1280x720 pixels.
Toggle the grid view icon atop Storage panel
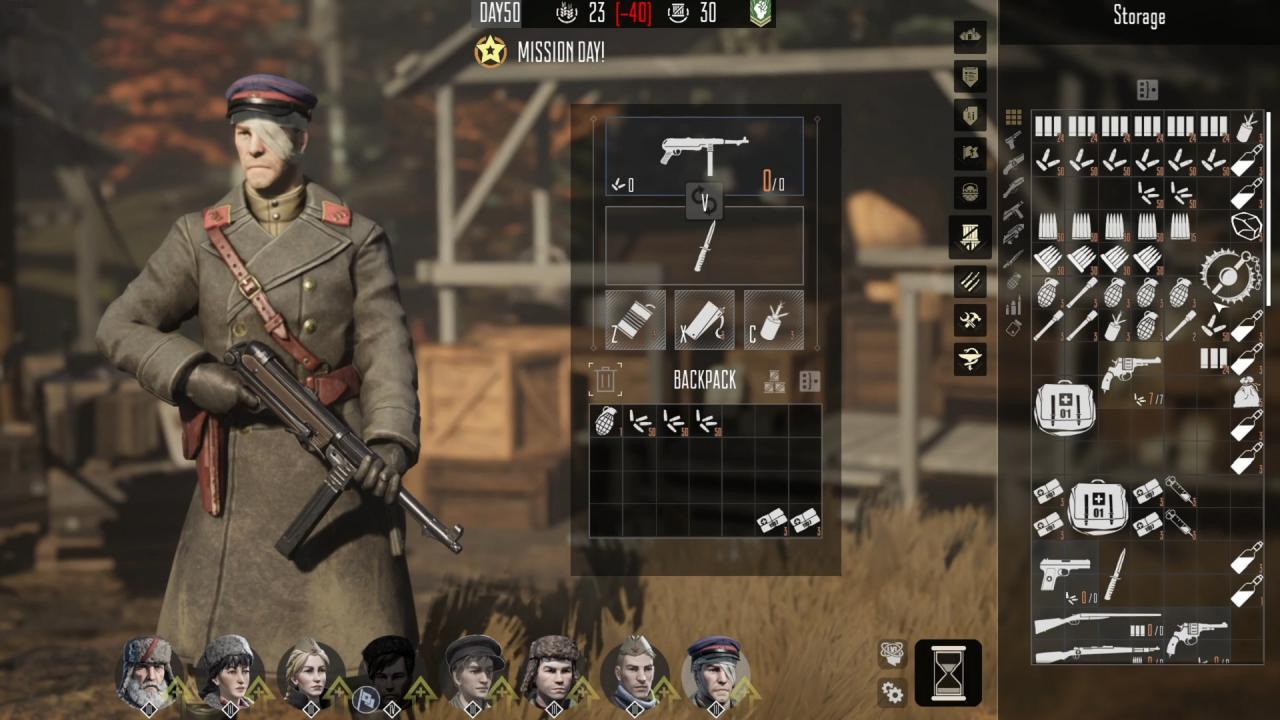1012,116
